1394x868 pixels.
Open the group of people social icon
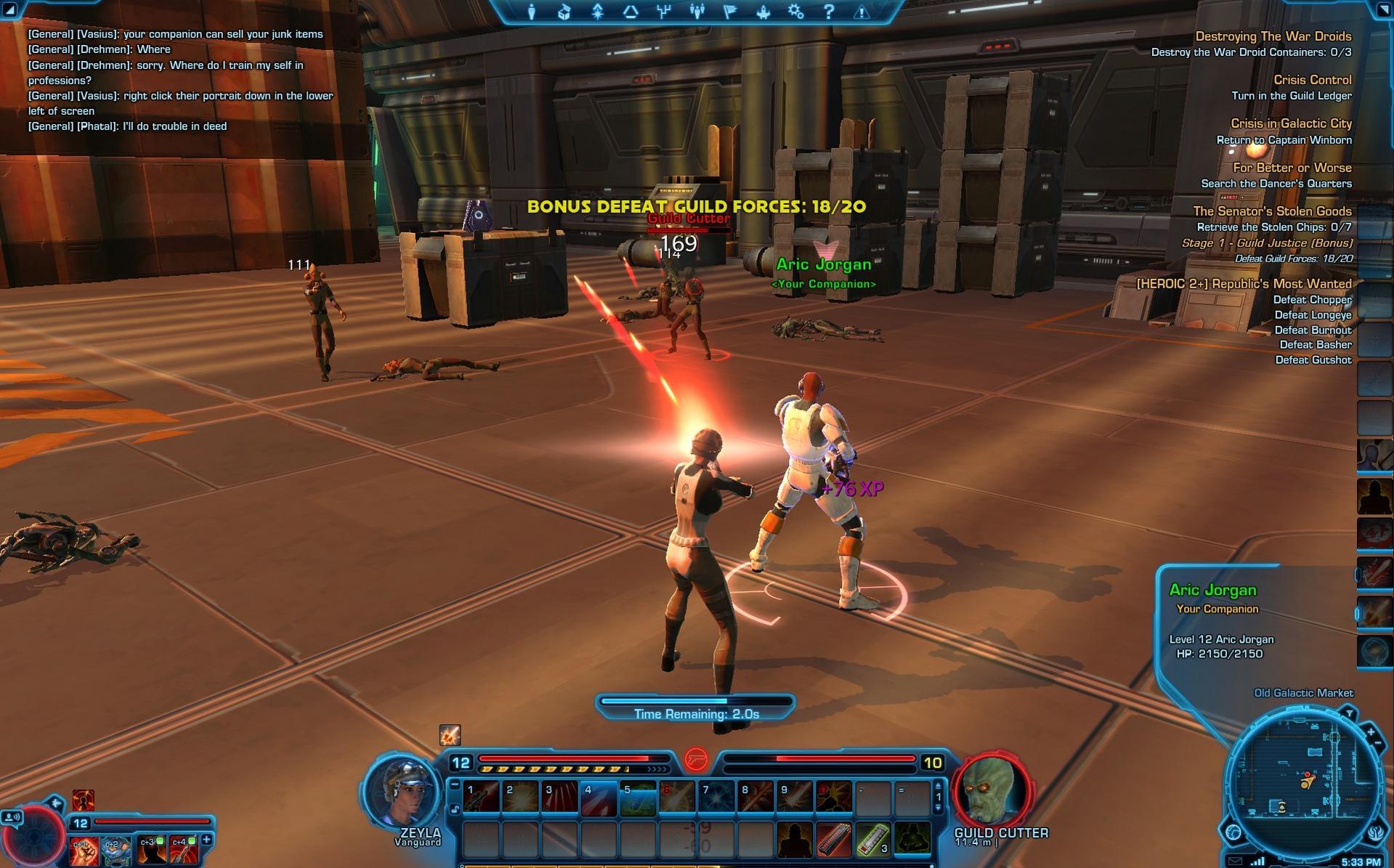pos(697,12)
